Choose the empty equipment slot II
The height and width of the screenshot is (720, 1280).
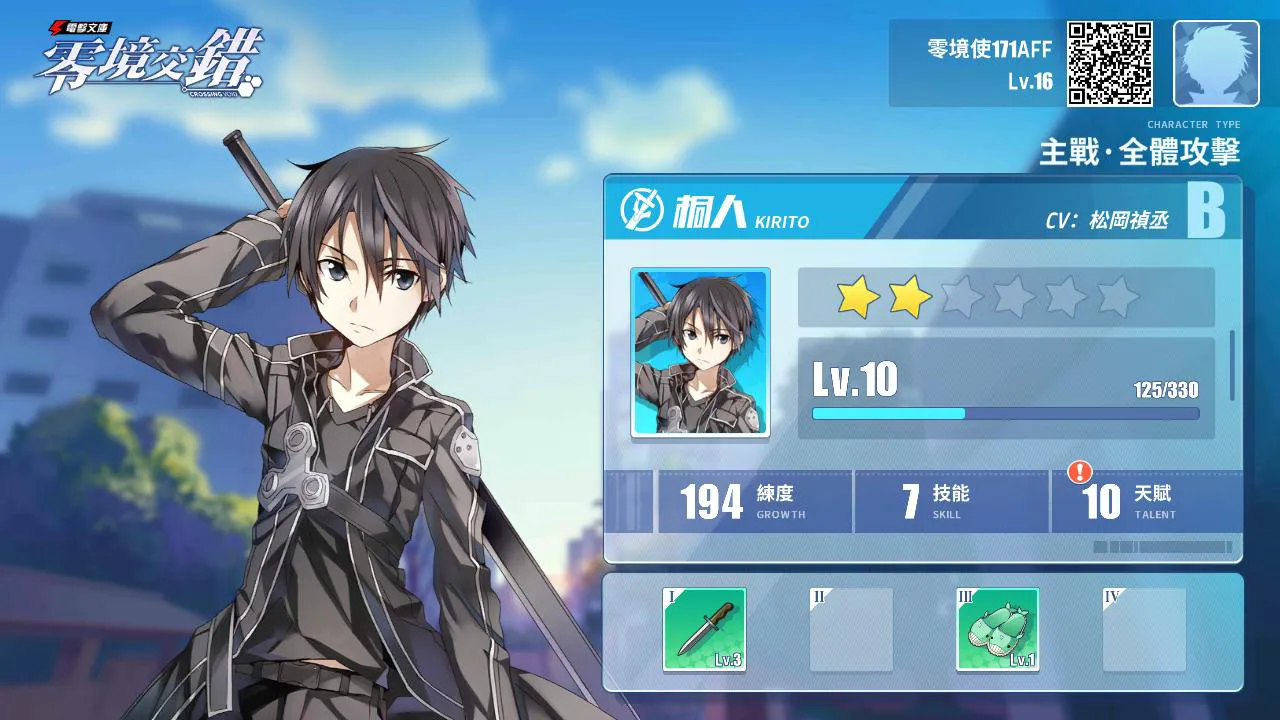click(851, 629)
